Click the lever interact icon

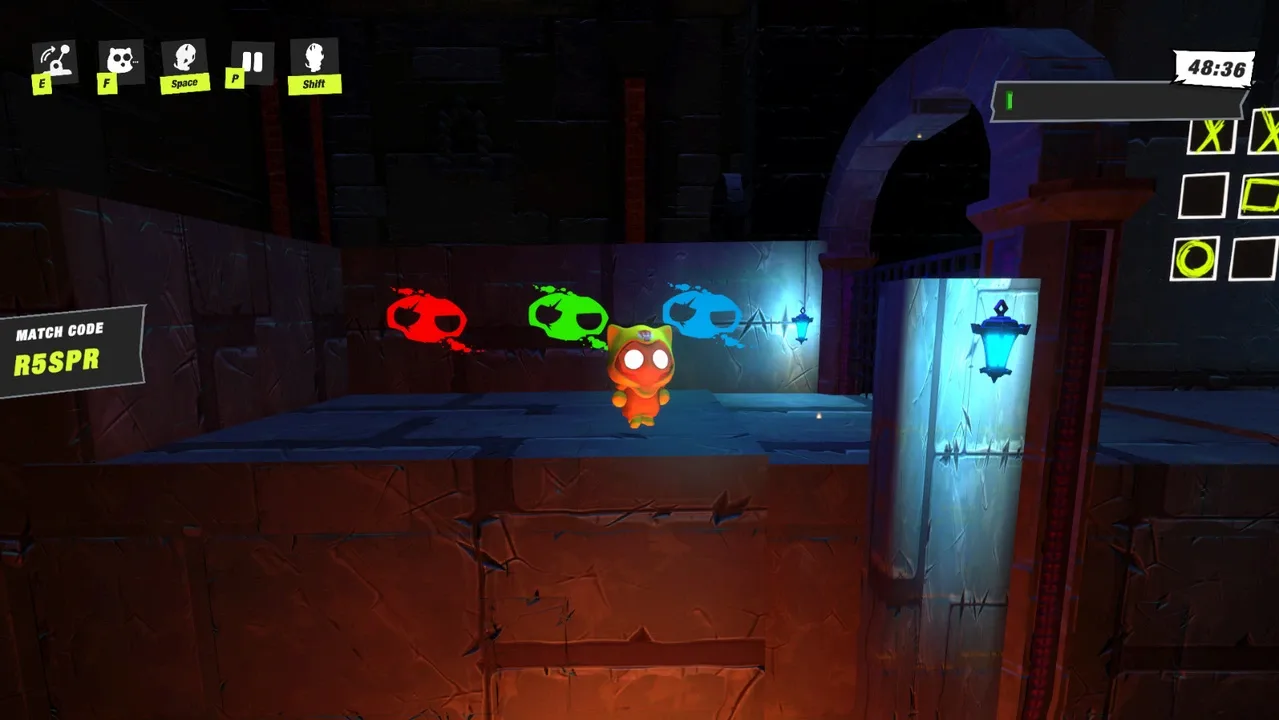(x=56, y=61)
